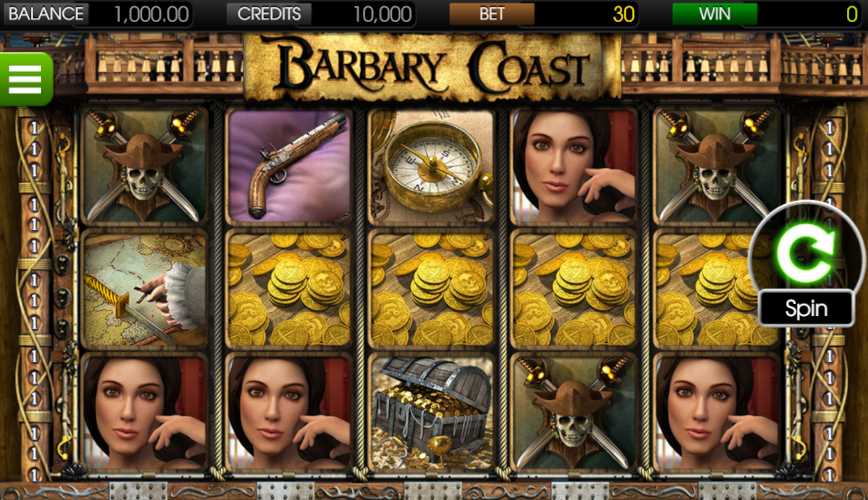Spin the reels with the green arrow button

[806, 256]
